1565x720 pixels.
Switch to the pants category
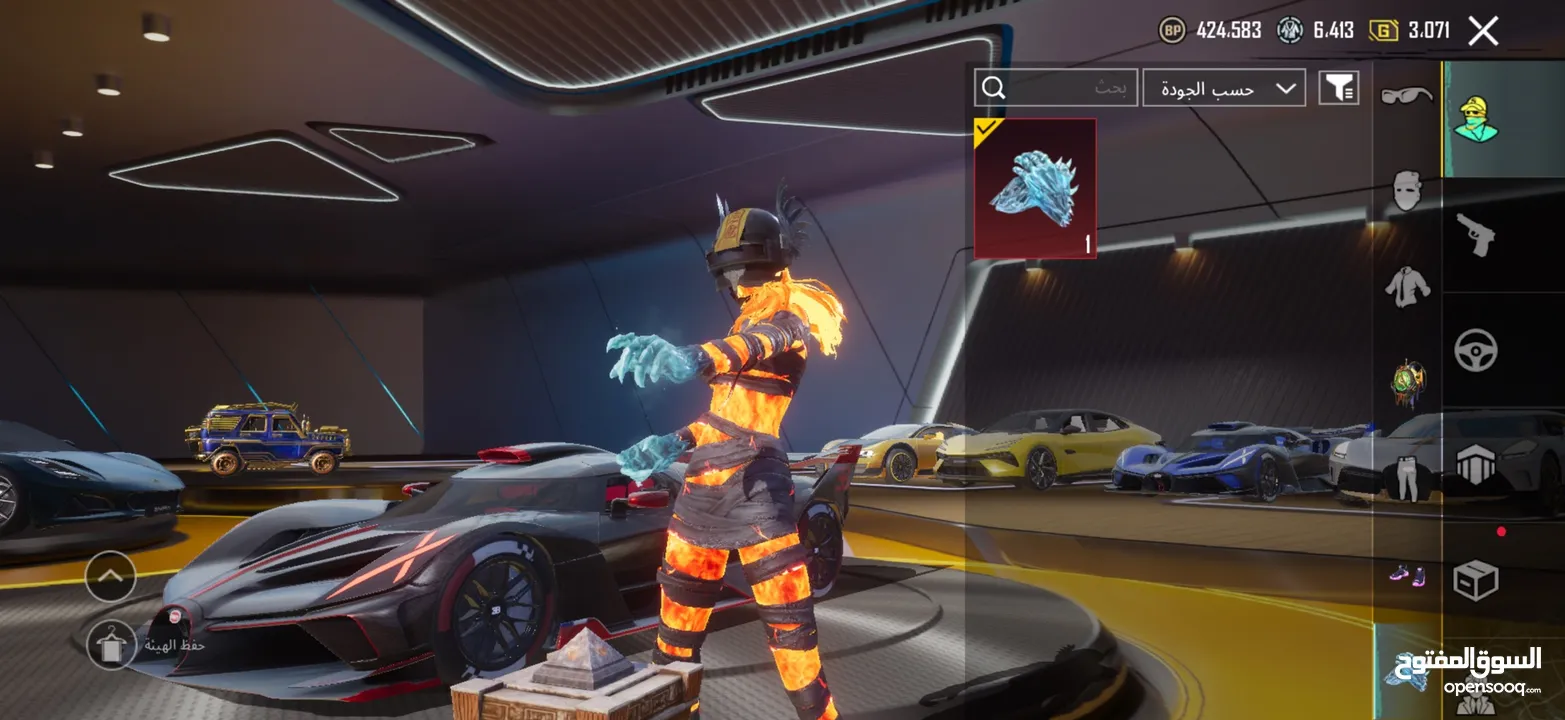point(1406,478)
